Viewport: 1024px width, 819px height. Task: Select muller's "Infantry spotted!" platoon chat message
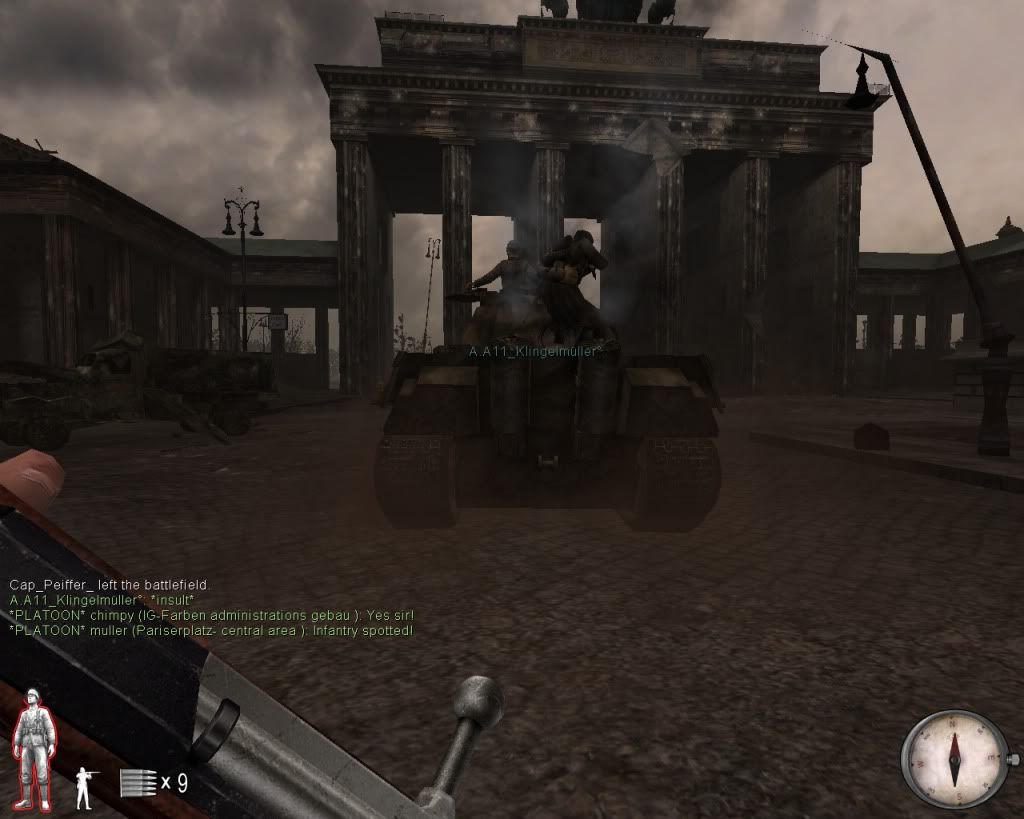coord(210,631)
